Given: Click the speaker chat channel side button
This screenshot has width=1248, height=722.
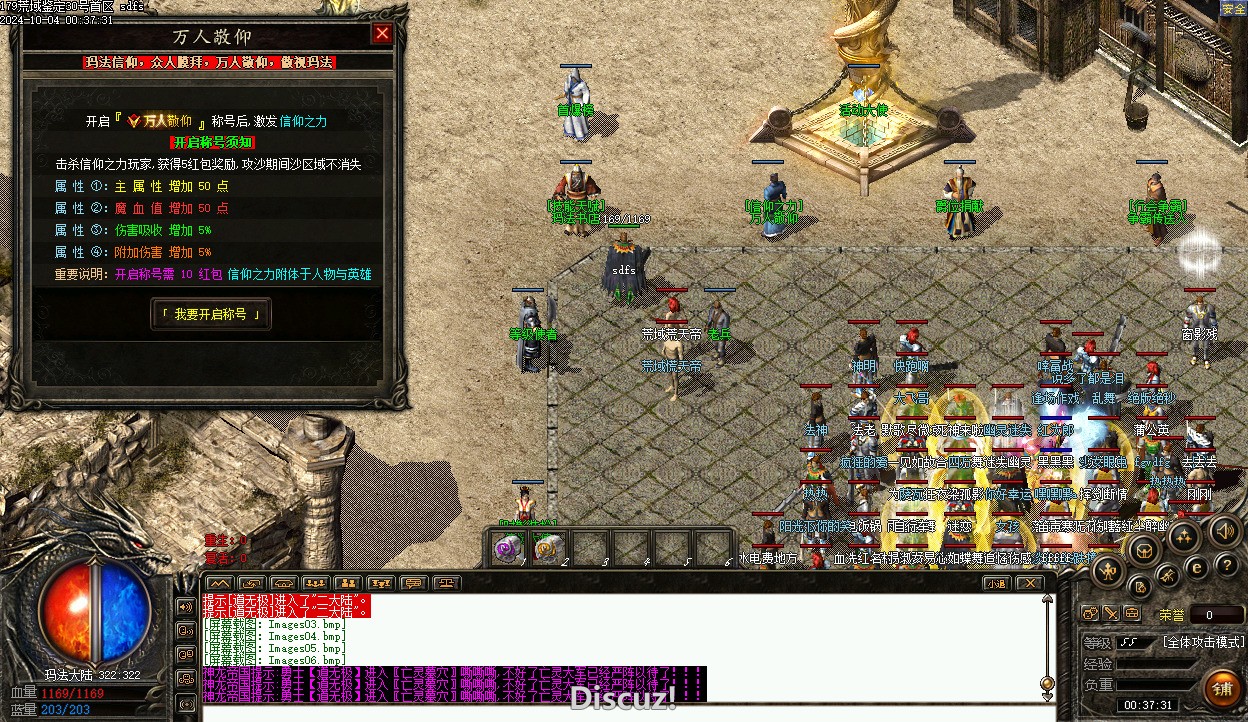Looking at the screenshot, I should (x=185, y=606).
